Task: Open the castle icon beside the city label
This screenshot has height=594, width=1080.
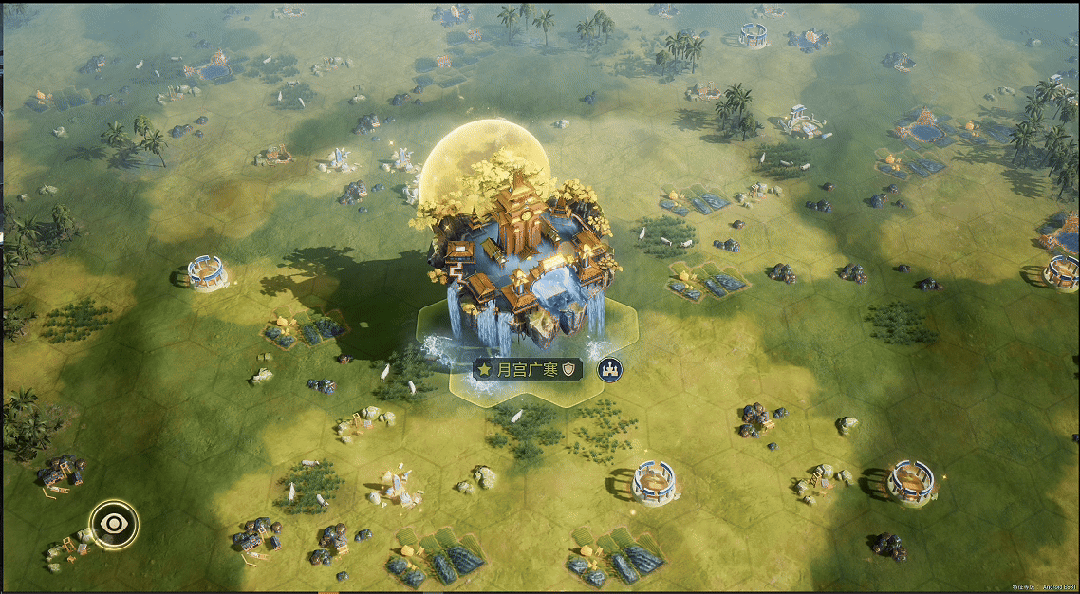Action: tap(608, 370)
